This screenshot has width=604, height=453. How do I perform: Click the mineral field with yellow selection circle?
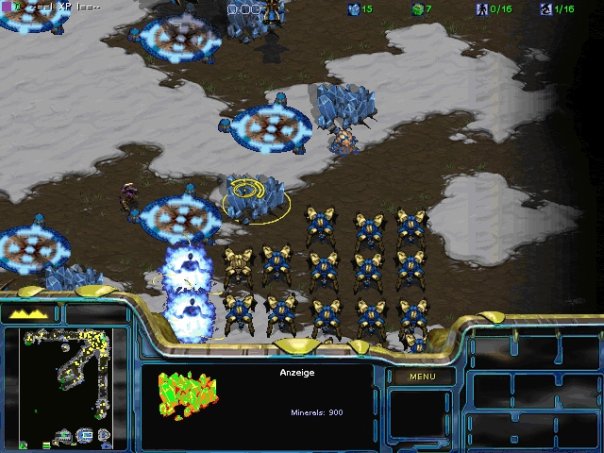[250, 195]
